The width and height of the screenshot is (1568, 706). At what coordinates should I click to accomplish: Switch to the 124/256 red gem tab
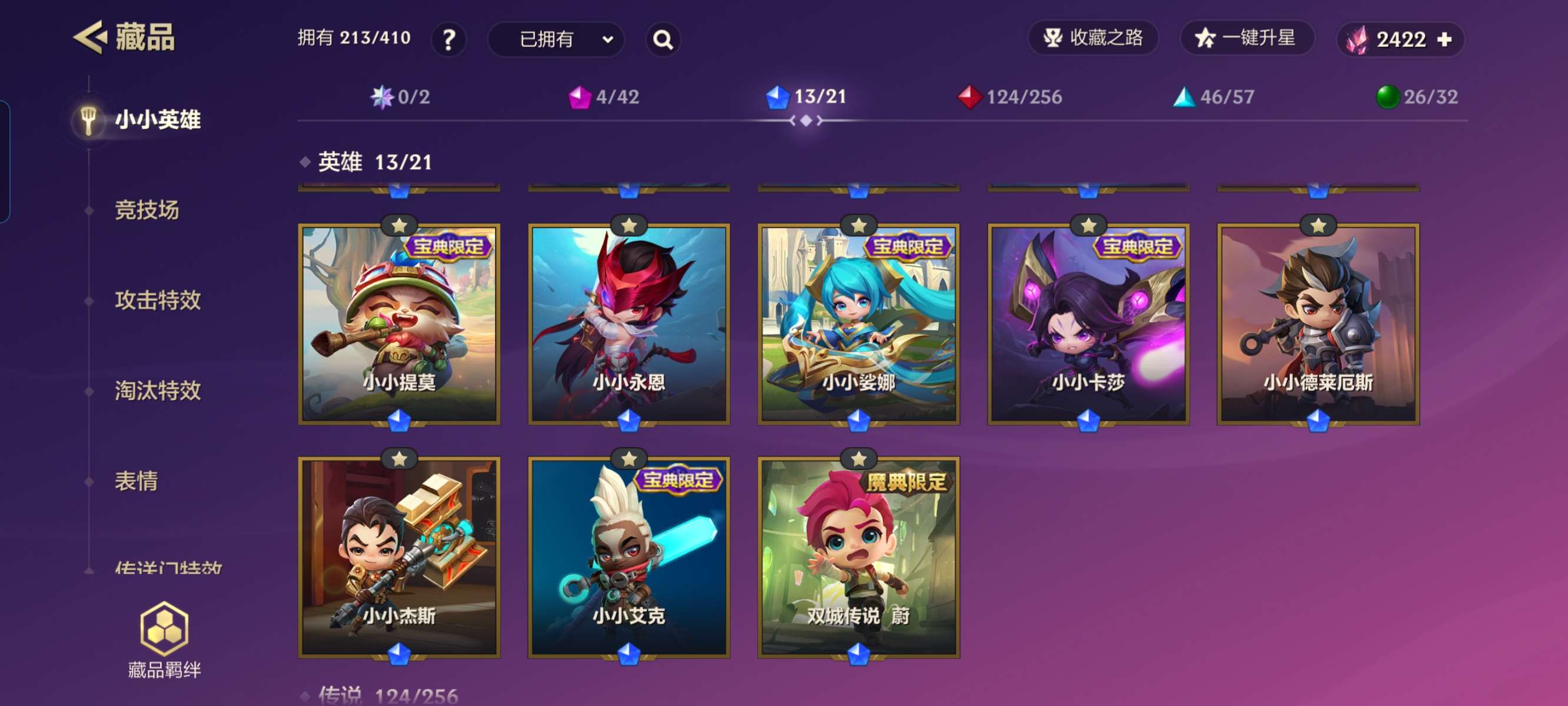click(1010, 96)
